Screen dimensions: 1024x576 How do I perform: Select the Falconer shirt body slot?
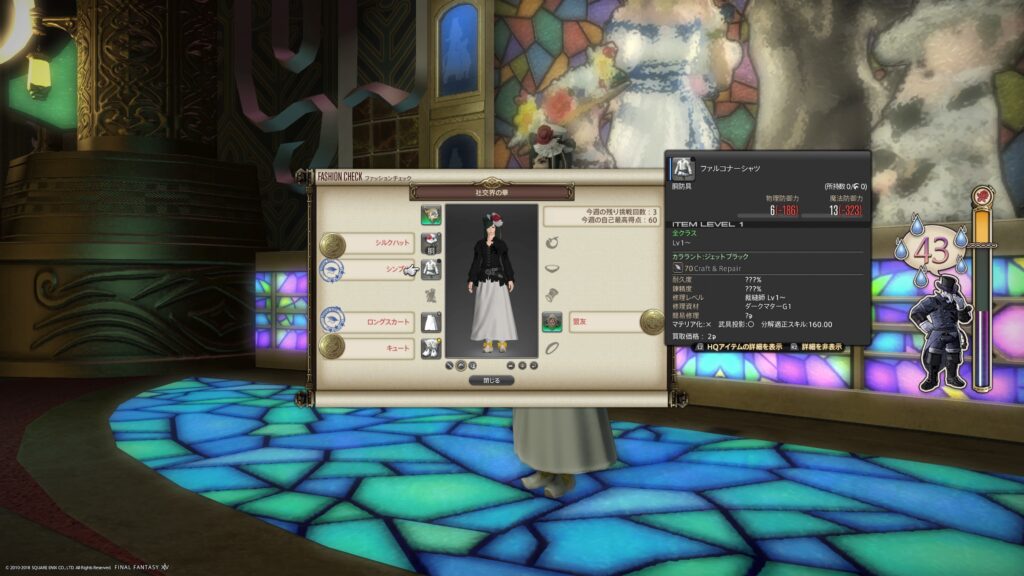[x=431, y=269]
